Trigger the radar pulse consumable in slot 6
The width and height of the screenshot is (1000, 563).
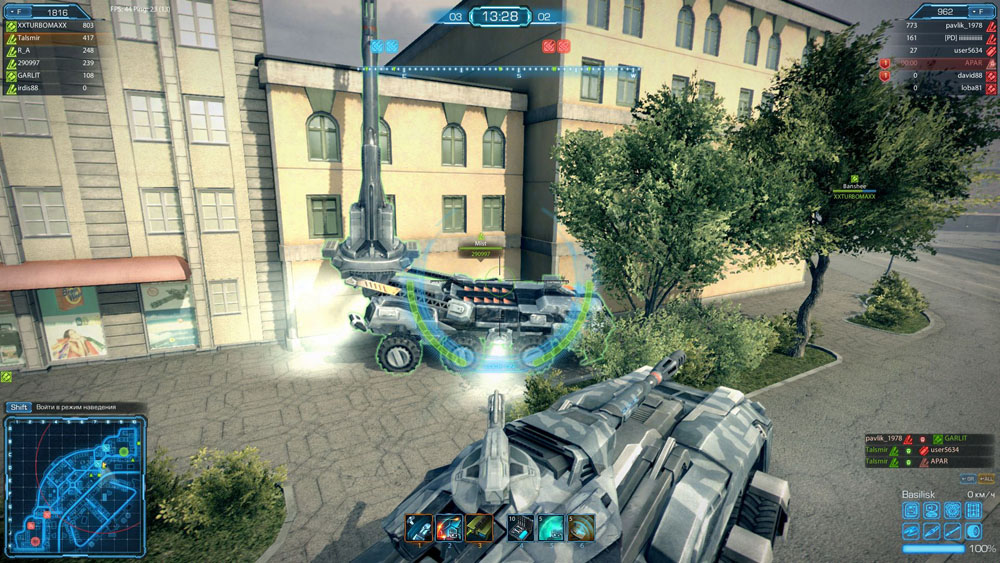click(x=581, y=528)
